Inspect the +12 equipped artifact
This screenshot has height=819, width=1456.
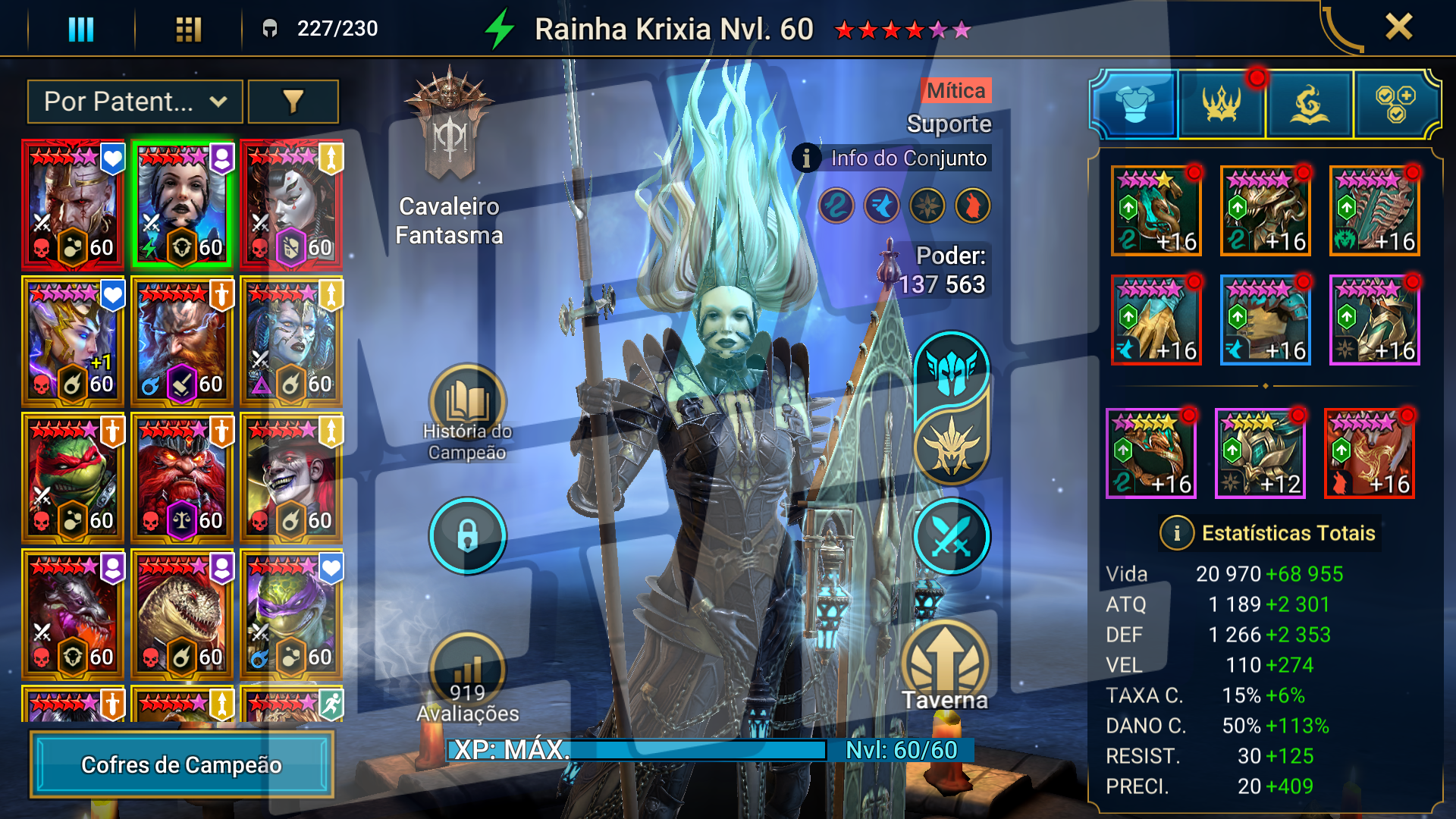click(1260, 453)
